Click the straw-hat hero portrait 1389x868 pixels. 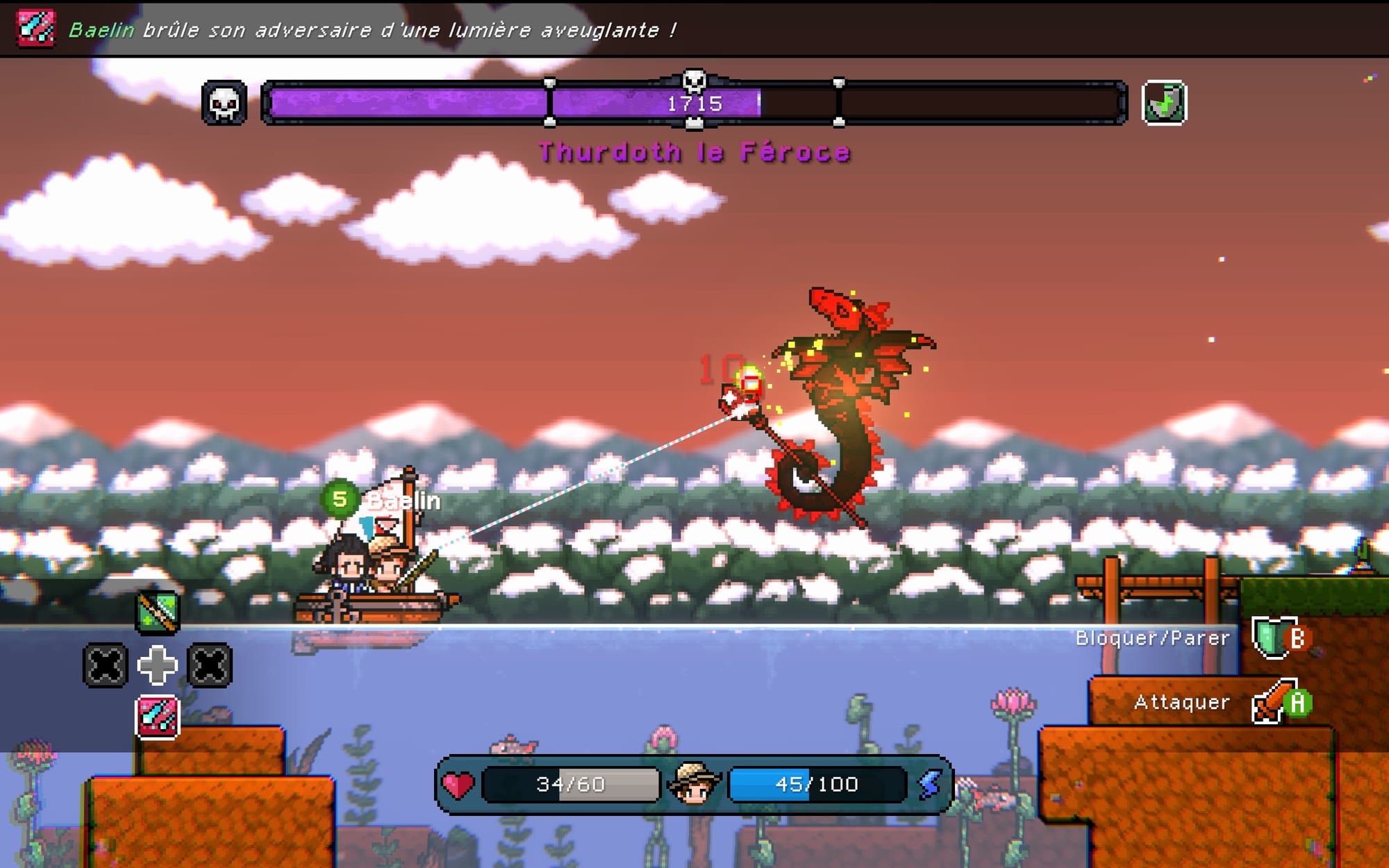pyautogui.click(x=693, y=783)
